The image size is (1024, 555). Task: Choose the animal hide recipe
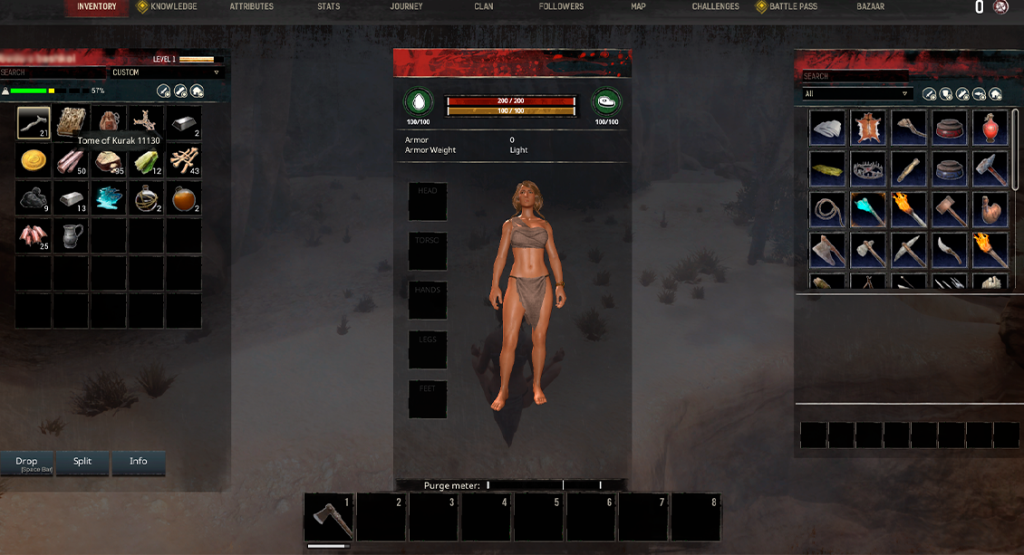(868, 127)
